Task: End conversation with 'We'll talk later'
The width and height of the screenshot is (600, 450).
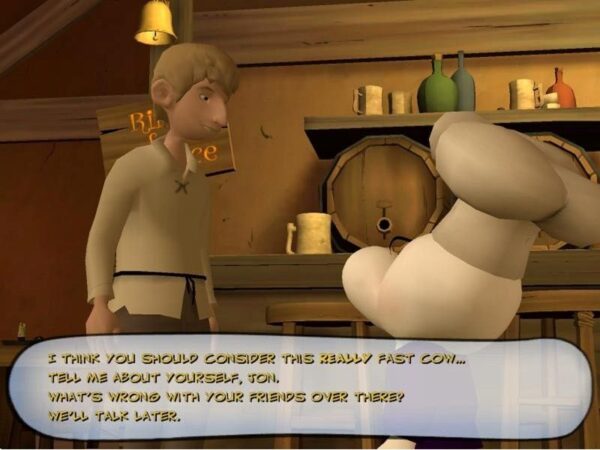Action: [113, 415]
